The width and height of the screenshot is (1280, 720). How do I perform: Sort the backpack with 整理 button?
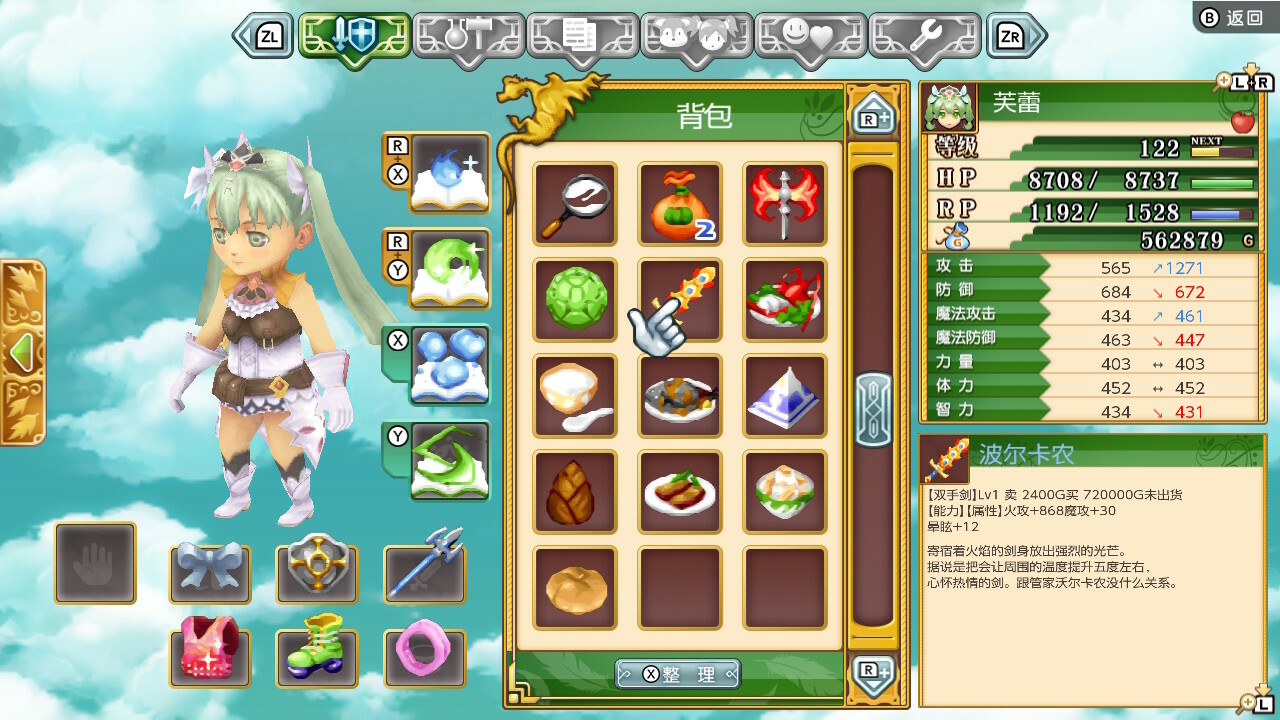pos(678,674)
